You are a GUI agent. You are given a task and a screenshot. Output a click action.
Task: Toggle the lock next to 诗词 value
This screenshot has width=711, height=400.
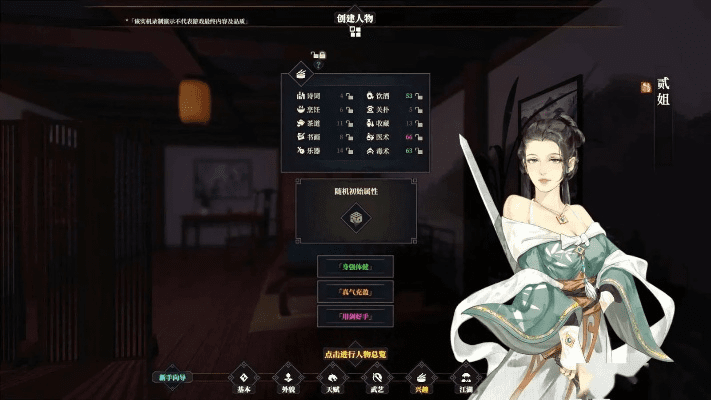click(x=351, y=97)
